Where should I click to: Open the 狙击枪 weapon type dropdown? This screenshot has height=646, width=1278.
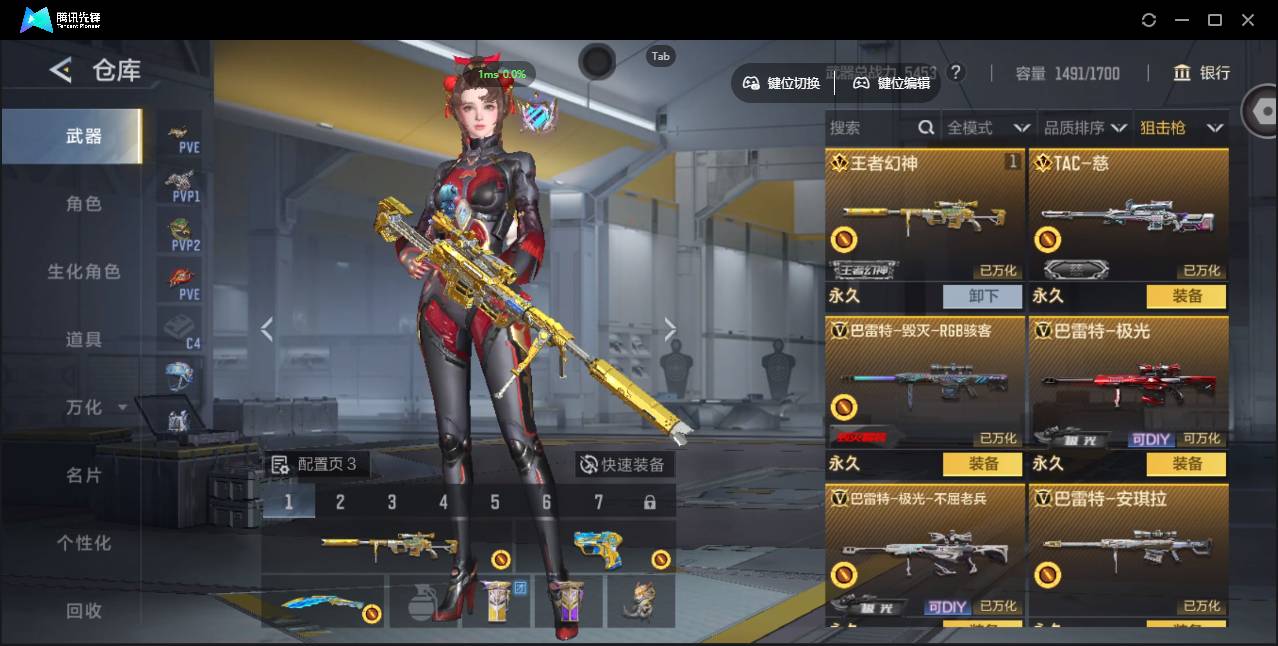[x=1181, y=128]
